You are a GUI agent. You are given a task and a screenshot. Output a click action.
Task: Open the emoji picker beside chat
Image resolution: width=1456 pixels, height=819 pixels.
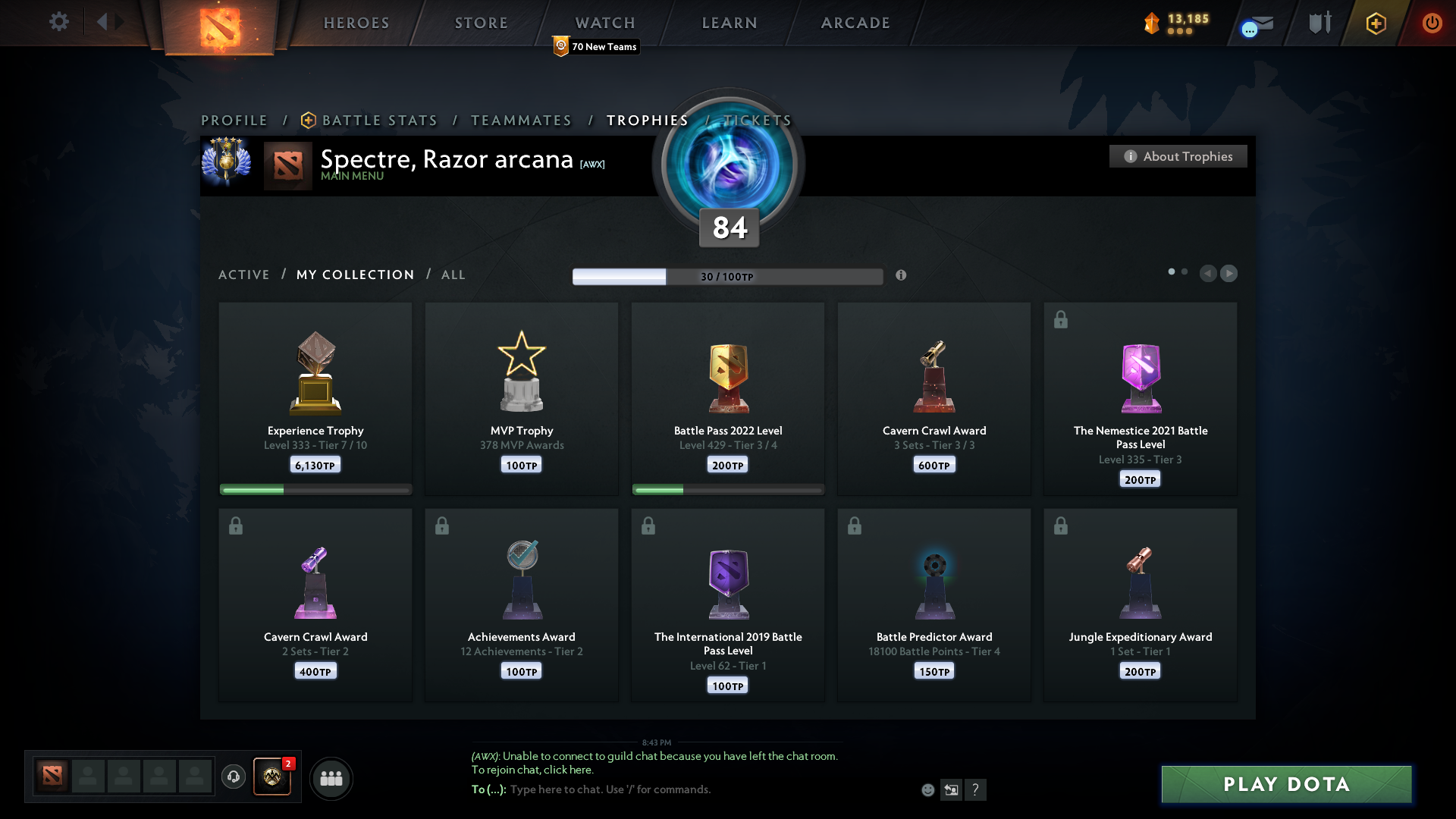[x=928, y=789]
